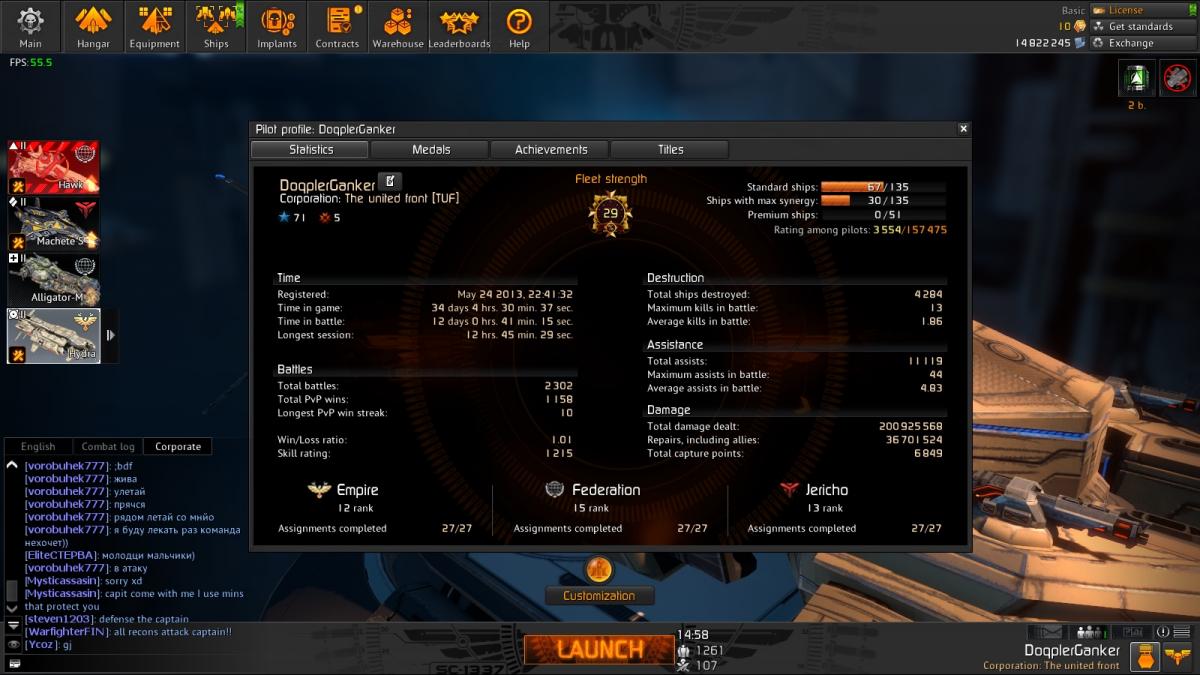Viewport: 1200px width, 675px height.
Task: Open the Equipment screen
Action: click(154, 26)
